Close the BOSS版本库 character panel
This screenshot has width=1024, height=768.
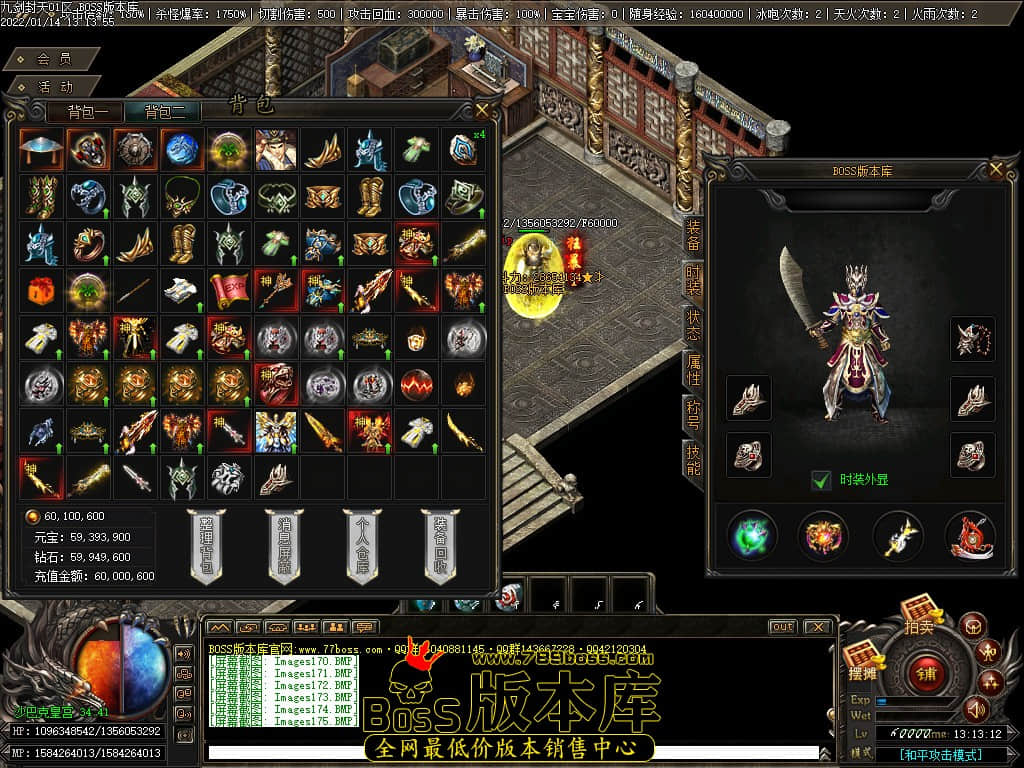coord(995,170)
